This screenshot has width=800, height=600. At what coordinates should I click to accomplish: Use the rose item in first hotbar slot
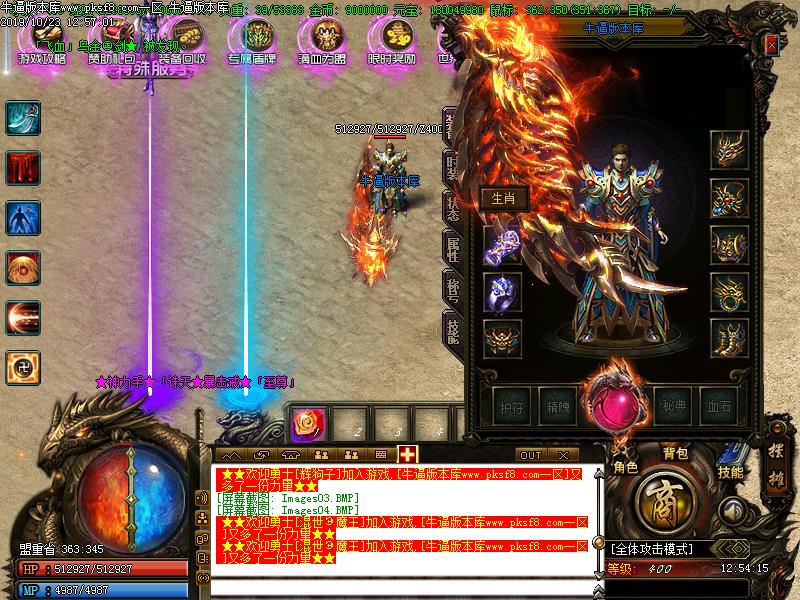[307, 424]
